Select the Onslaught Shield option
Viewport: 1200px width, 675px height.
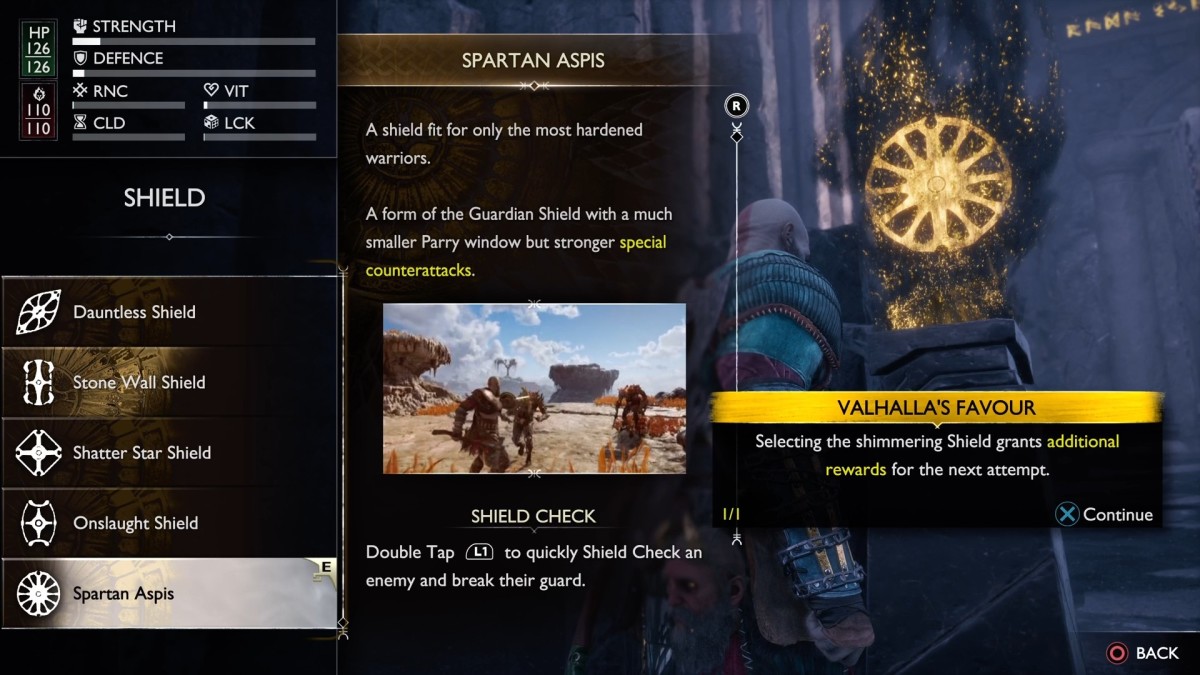tap(168, 523)
